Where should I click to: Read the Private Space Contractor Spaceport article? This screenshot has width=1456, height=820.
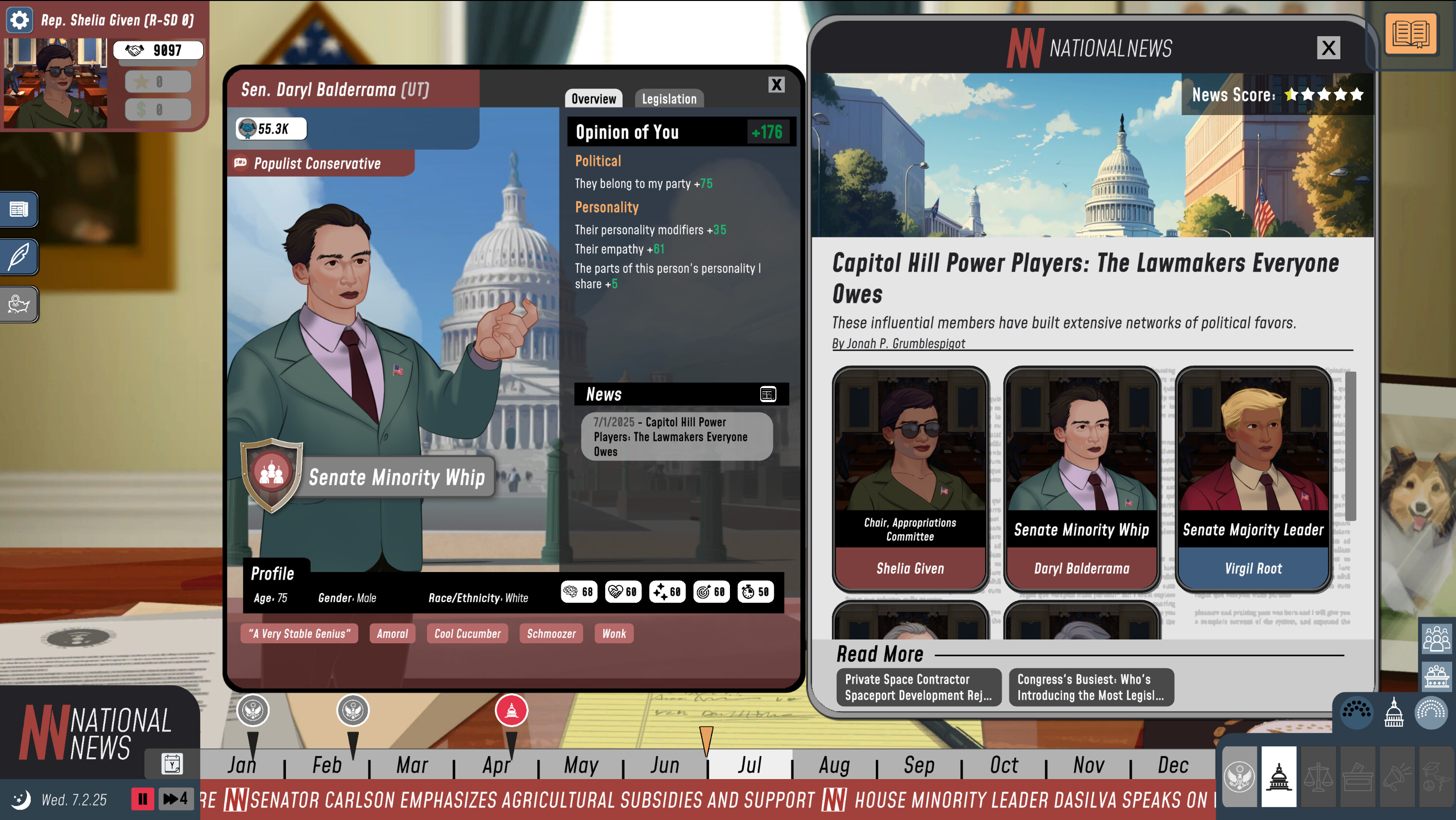[919, 687]
